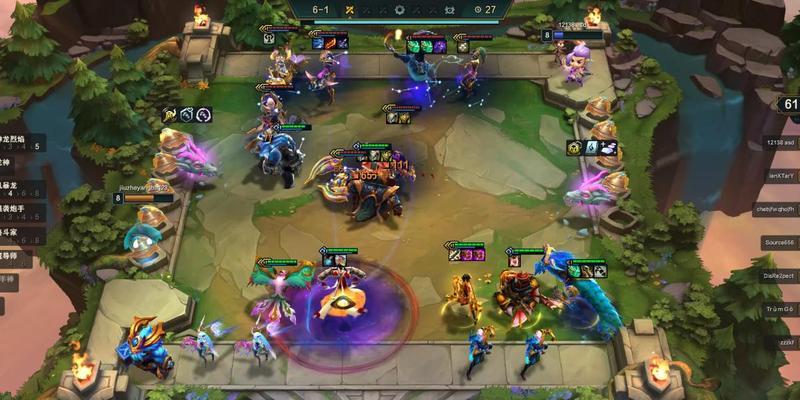Click the crossed swords current round icon
The height and width of the screenshot is (400, 800).
coord(349,9)
